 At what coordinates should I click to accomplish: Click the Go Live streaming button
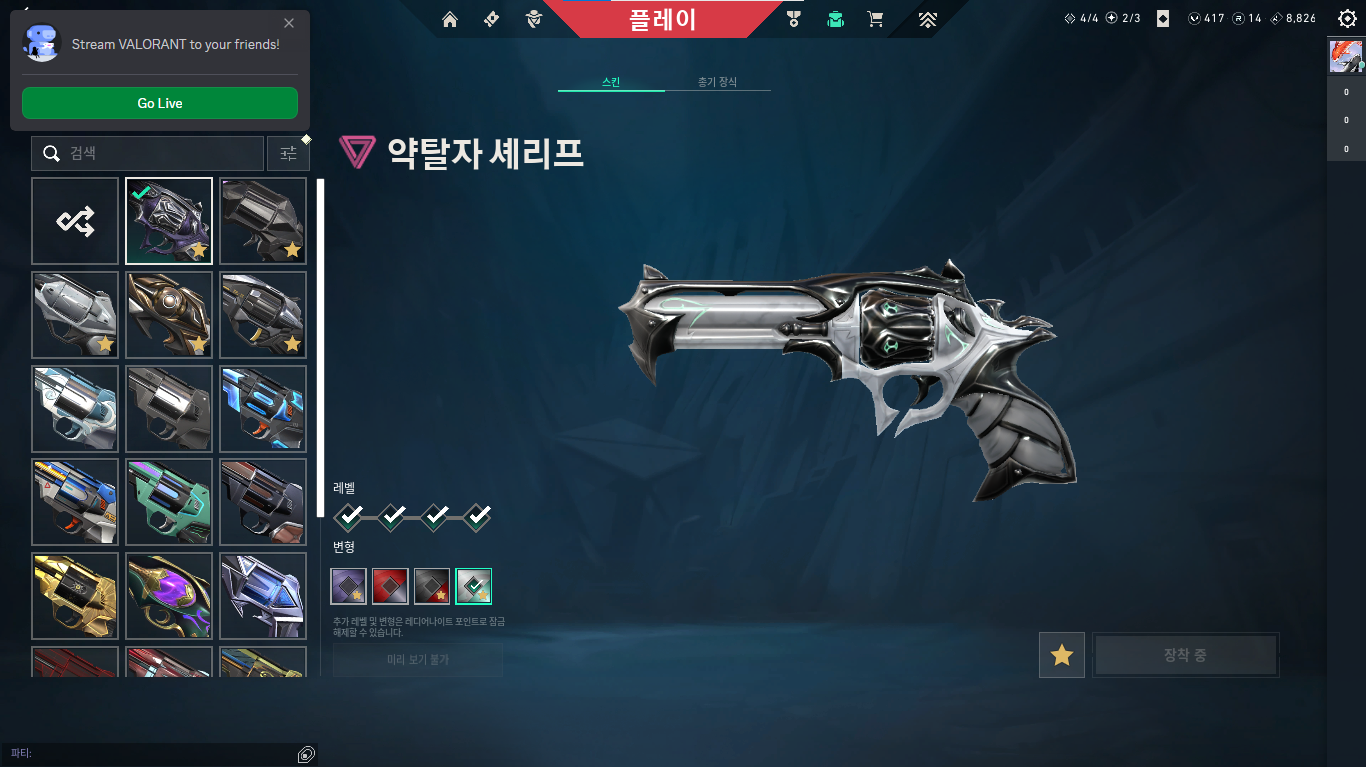pos(160,103)
